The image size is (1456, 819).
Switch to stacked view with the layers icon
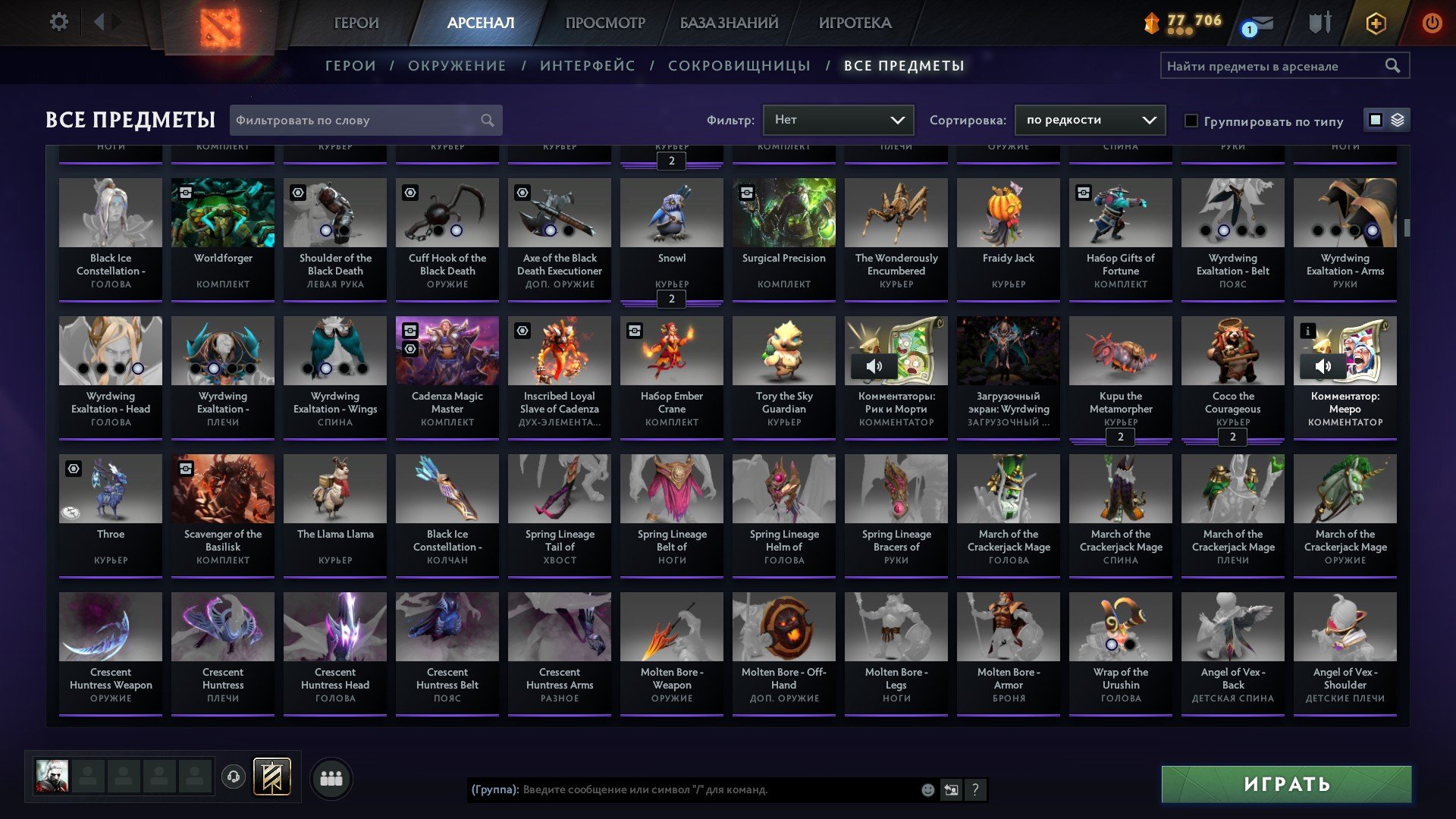(1397, 120)
